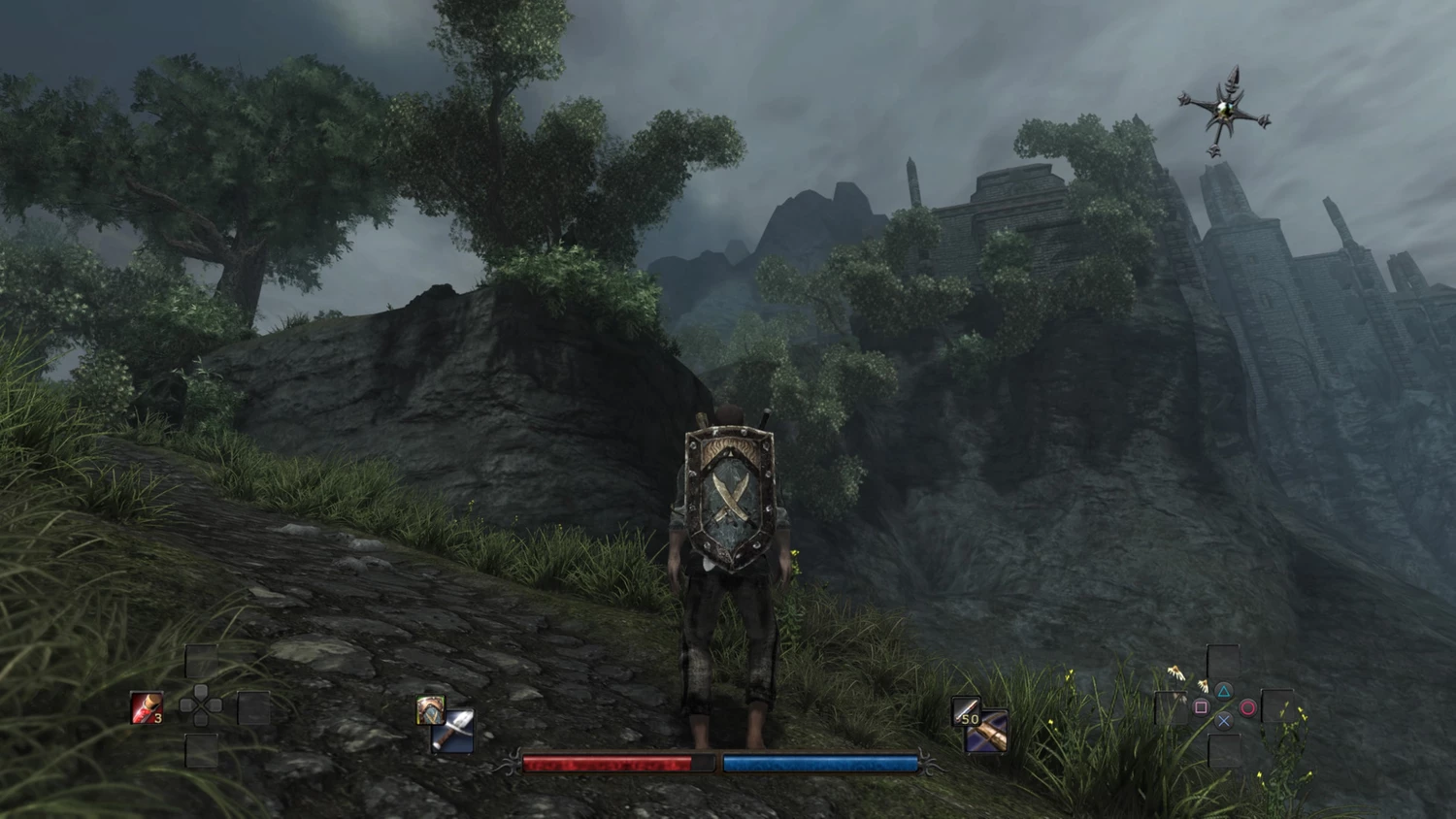Viewport: 1456px width, 819px height.
Task: Pick the bow ranged weapon slot
Action: click(x=988, y=733)
